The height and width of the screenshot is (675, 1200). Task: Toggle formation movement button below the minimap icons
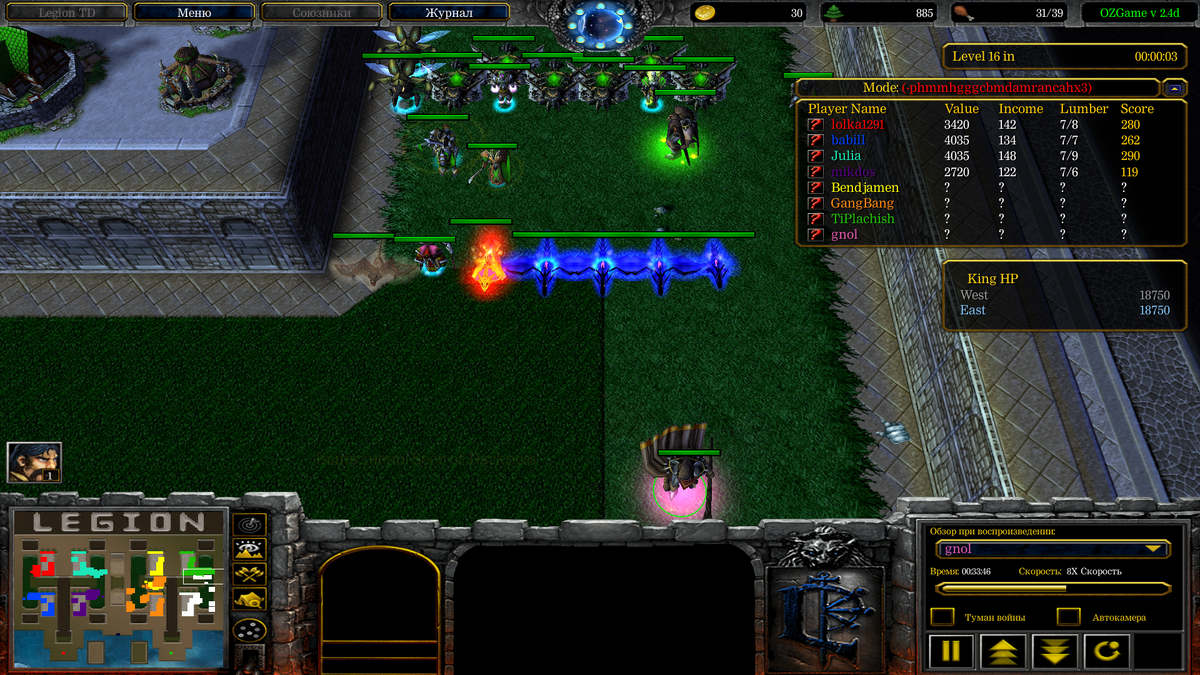tap(249, 630)
